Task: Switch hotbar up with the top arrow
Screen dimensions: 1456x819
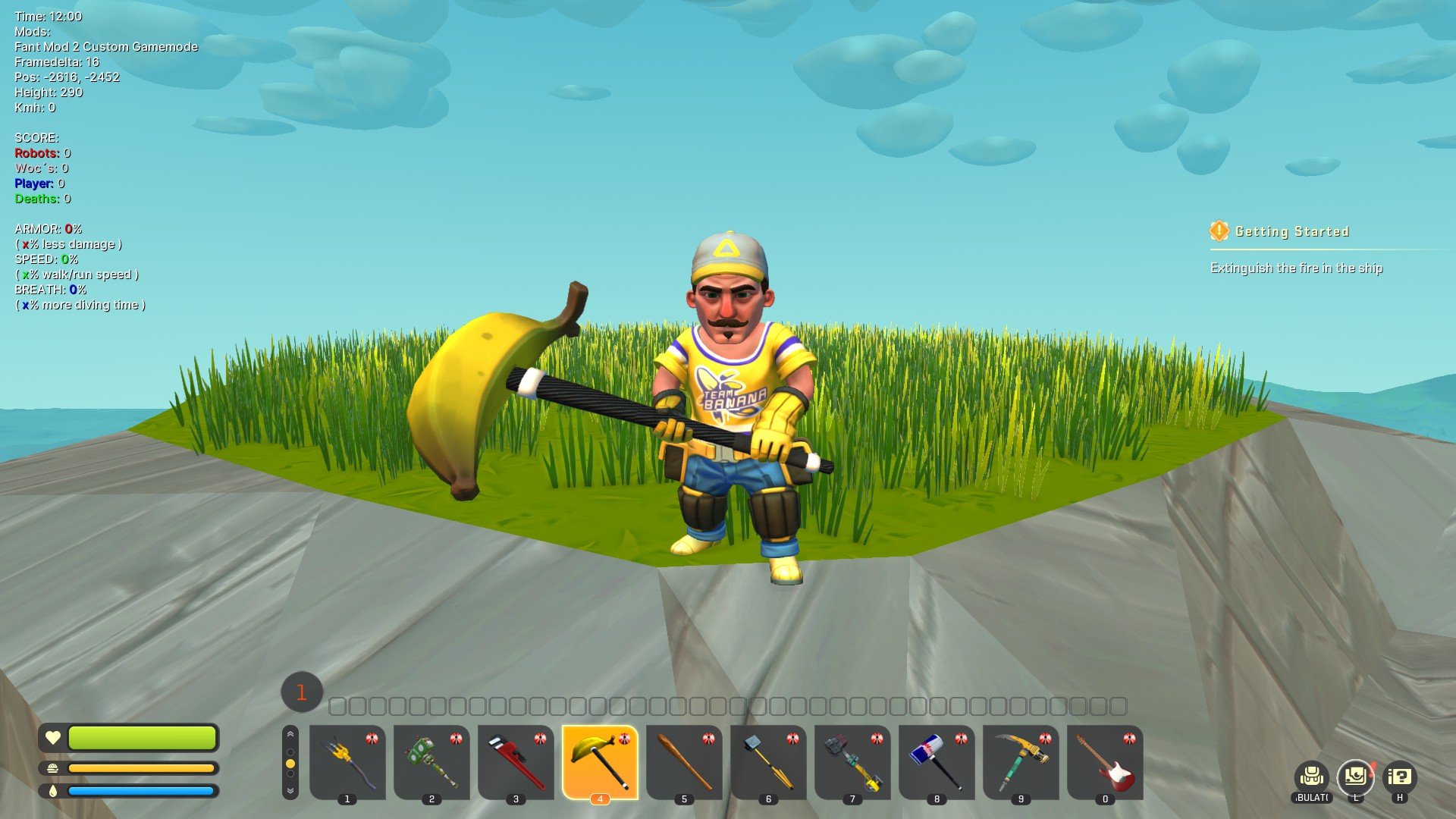Action: 290,735
